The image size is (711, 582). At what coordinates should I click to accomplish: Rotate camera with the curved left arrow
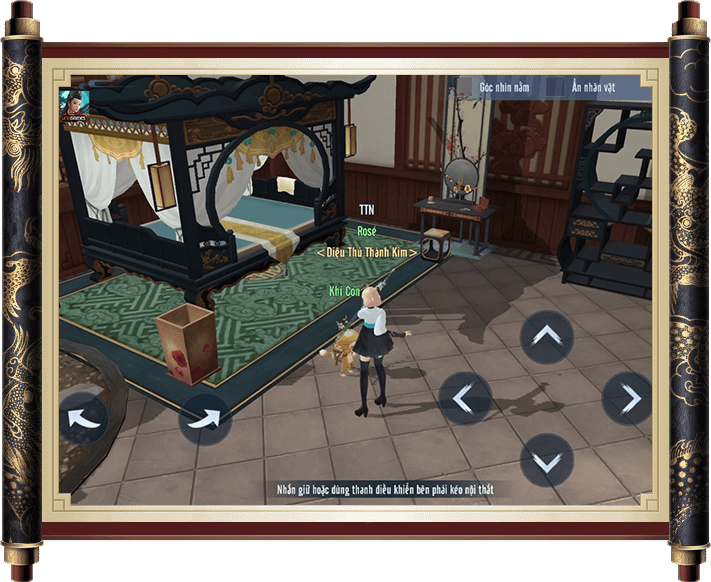(83, 418)
